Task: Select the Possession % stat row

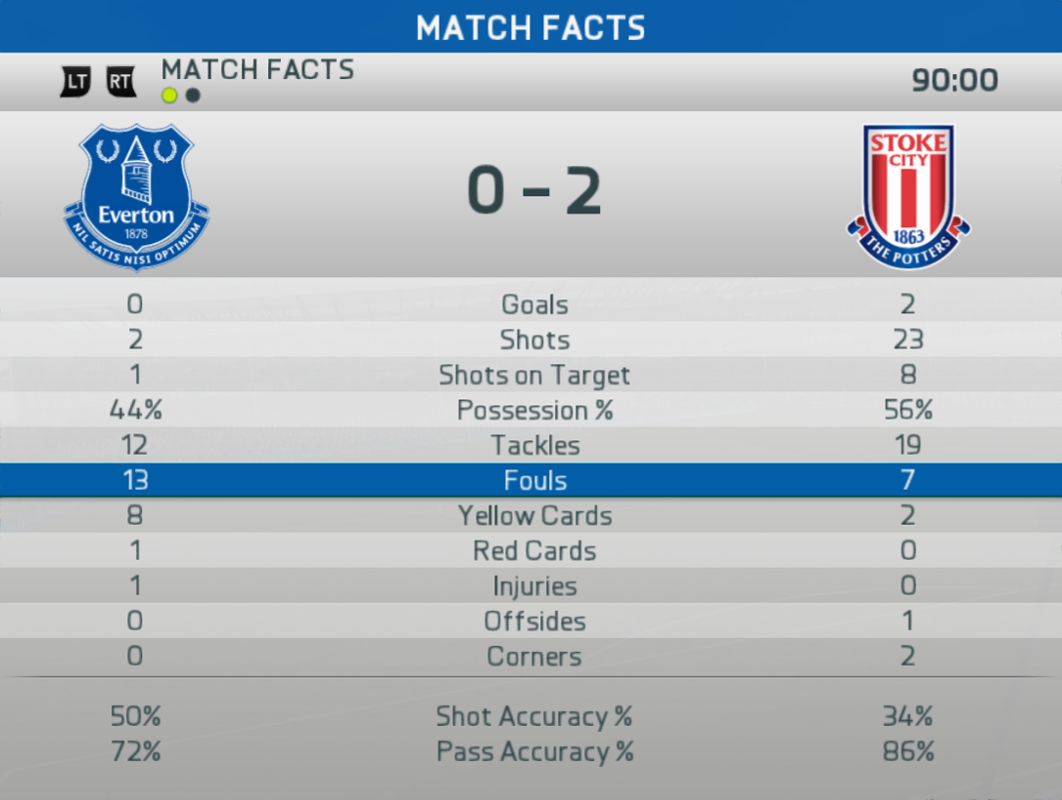Action: 534,410
